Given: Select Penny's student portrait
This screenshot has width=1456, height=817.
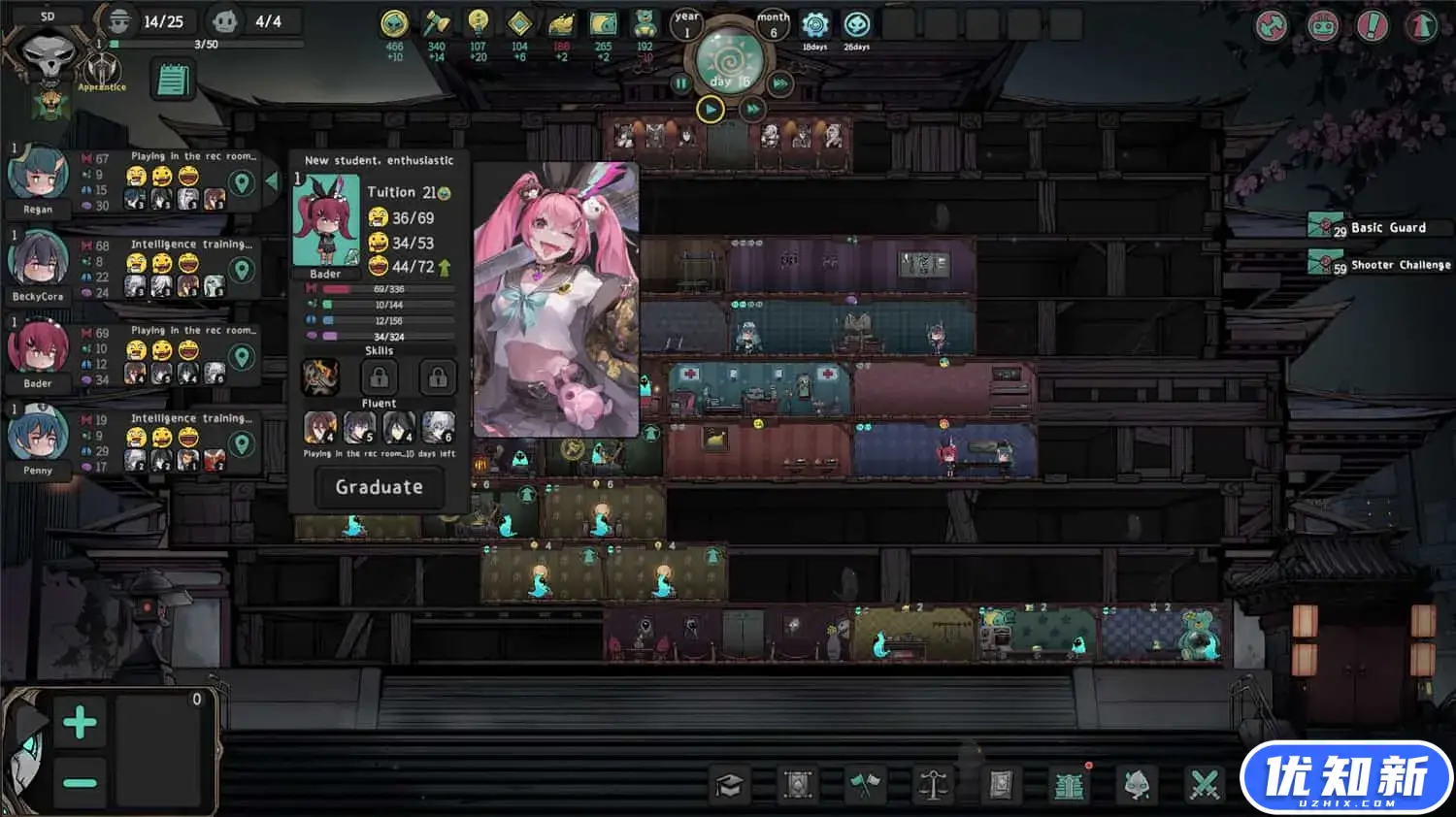Looking at the screenshot, I should pyautogui.click(x=38, y=436).
